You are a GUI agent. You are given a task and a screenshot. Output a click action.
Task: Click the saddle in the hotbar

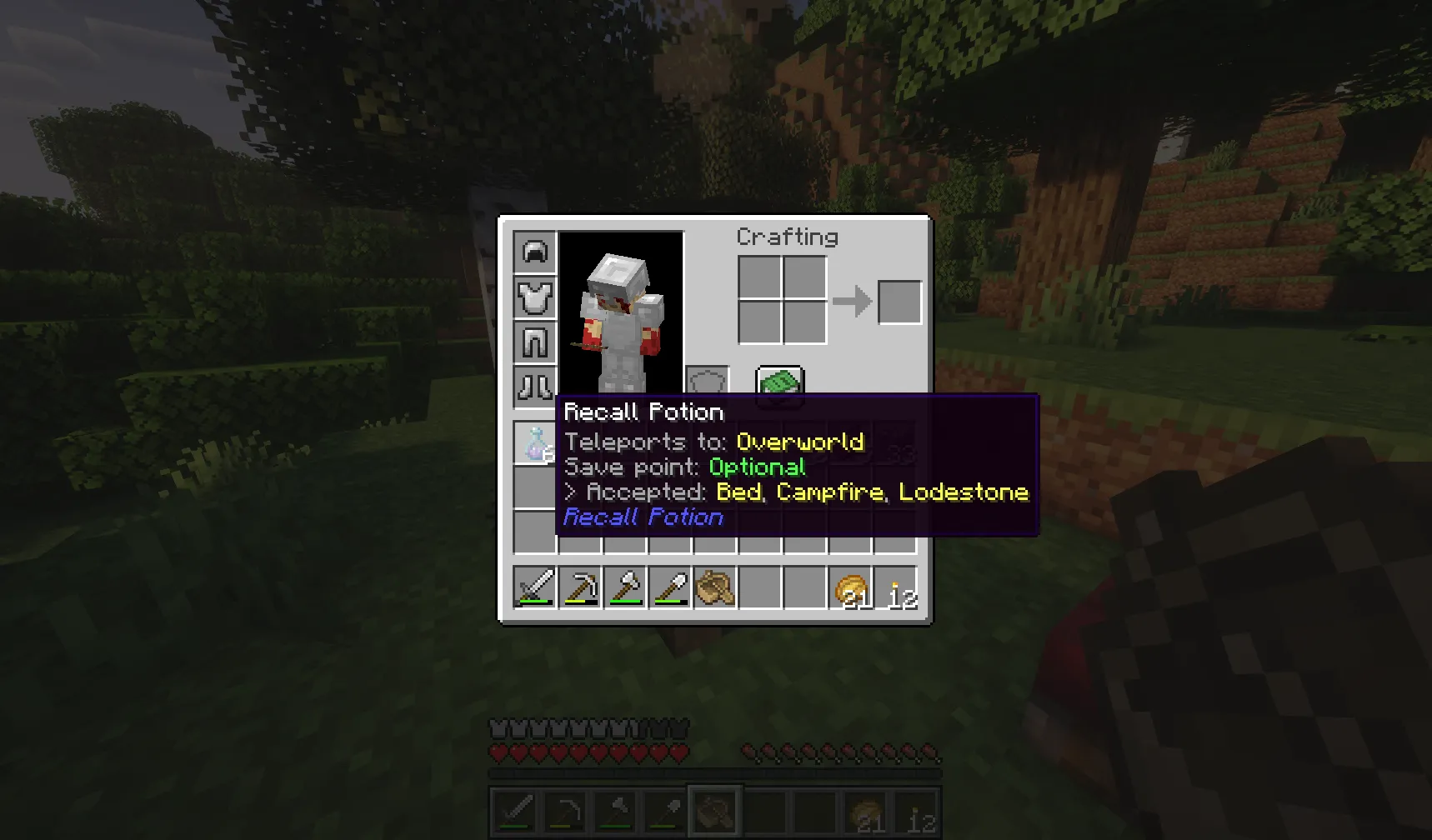click(x=714, y=587)
